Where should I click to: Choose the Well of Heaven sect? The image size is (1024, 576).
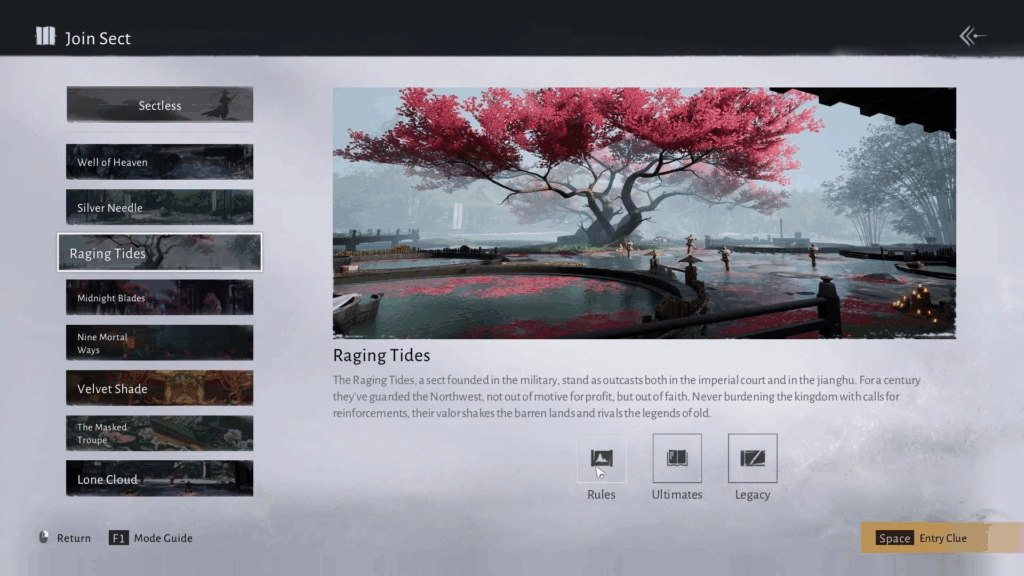tap(160, 162)
